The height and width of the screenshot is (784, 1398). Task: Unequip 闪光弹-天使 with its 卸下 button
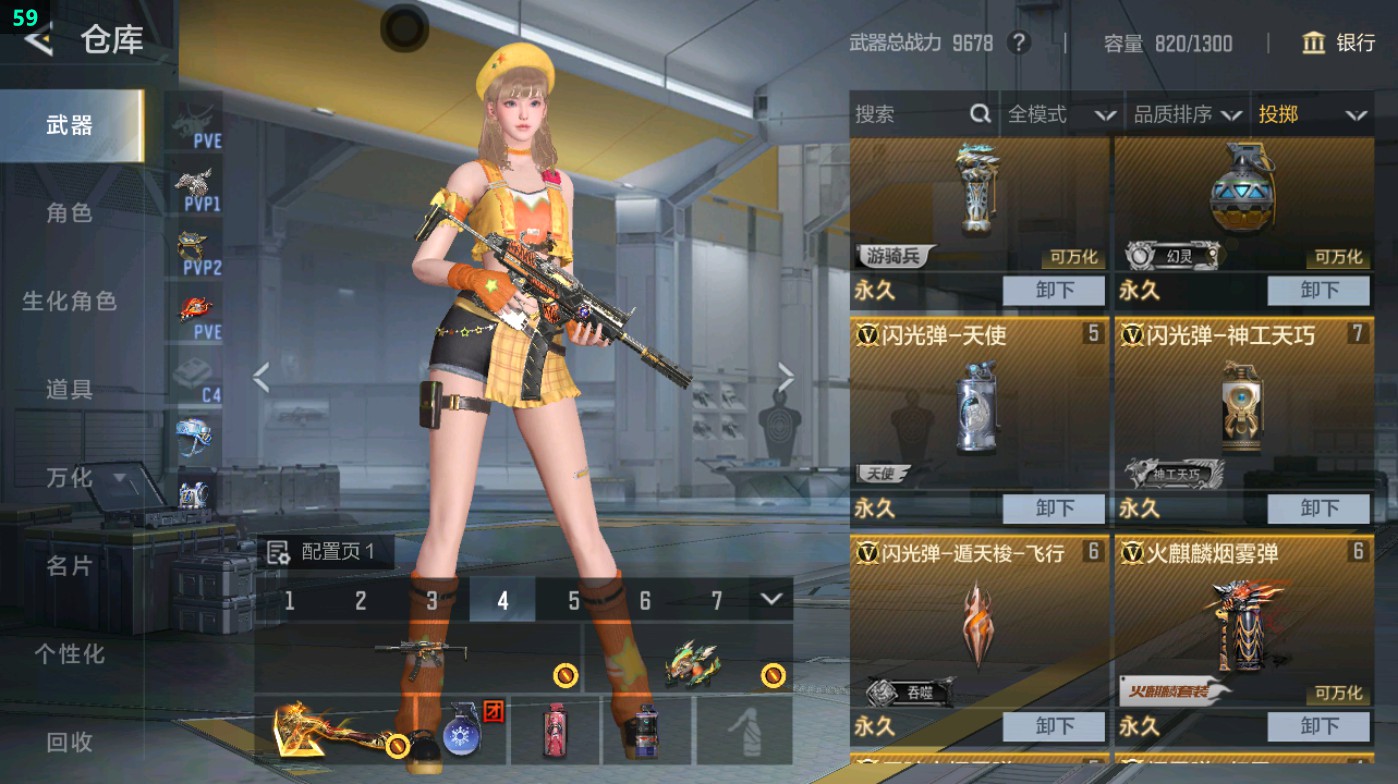[1054, 508]
